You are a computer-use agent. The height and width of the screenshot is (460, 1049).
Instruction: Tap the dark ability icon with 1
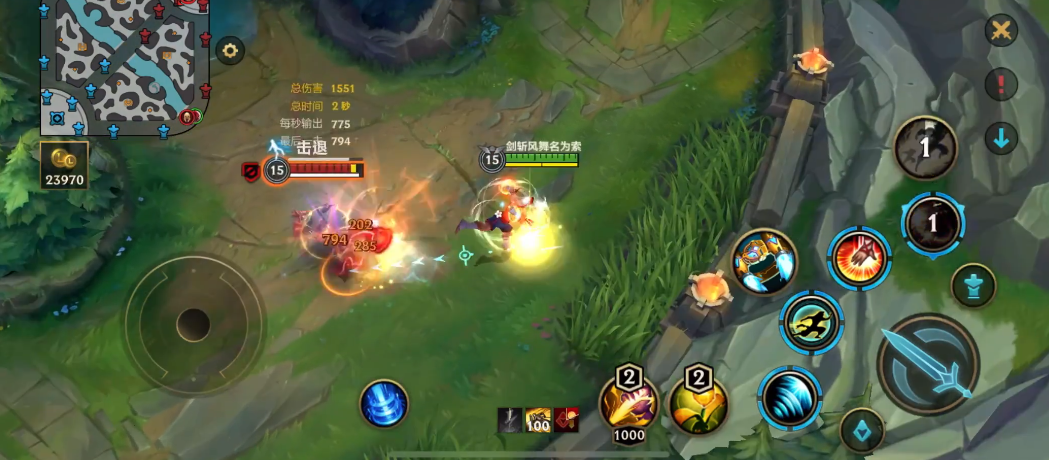point(925,147)
